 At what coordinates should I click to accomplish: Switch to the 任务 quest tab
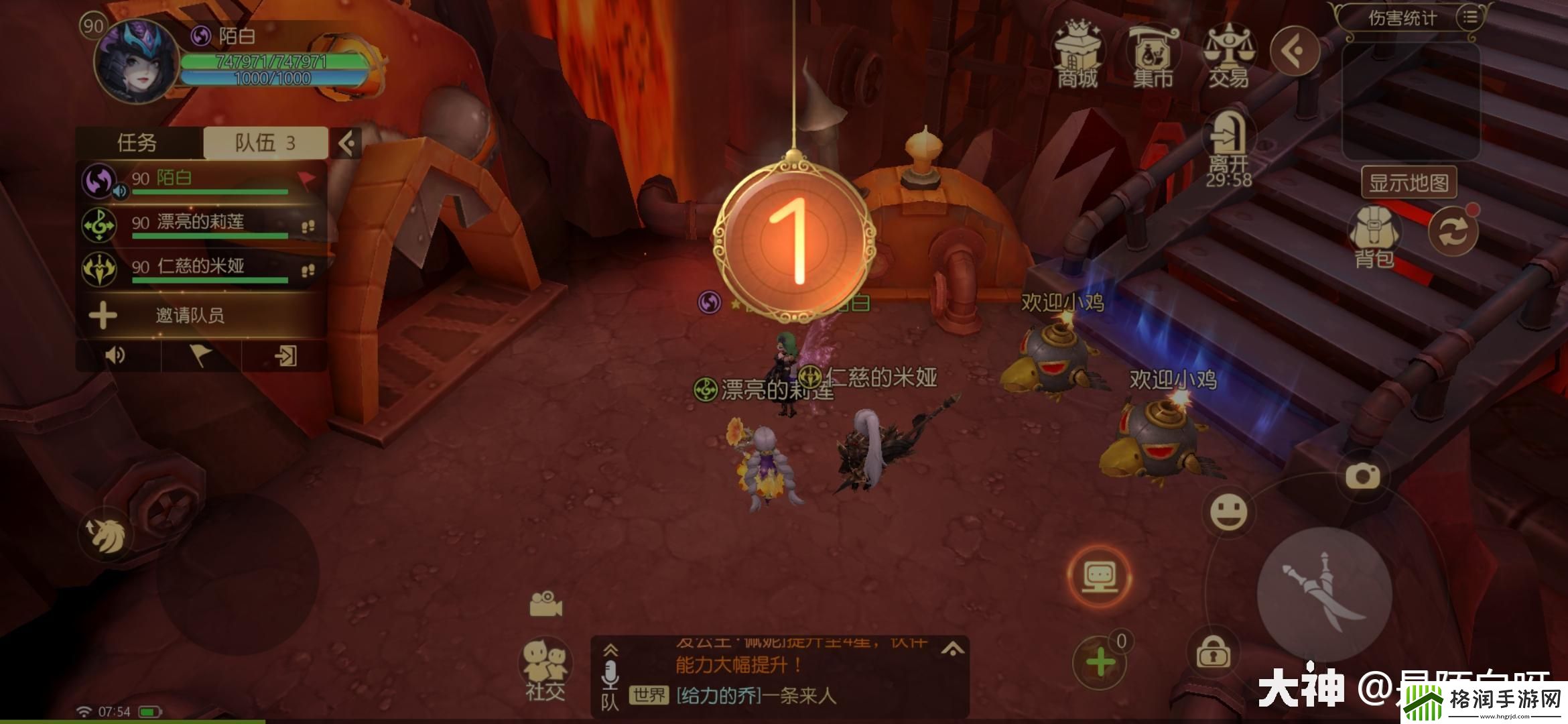pos(137,143)
